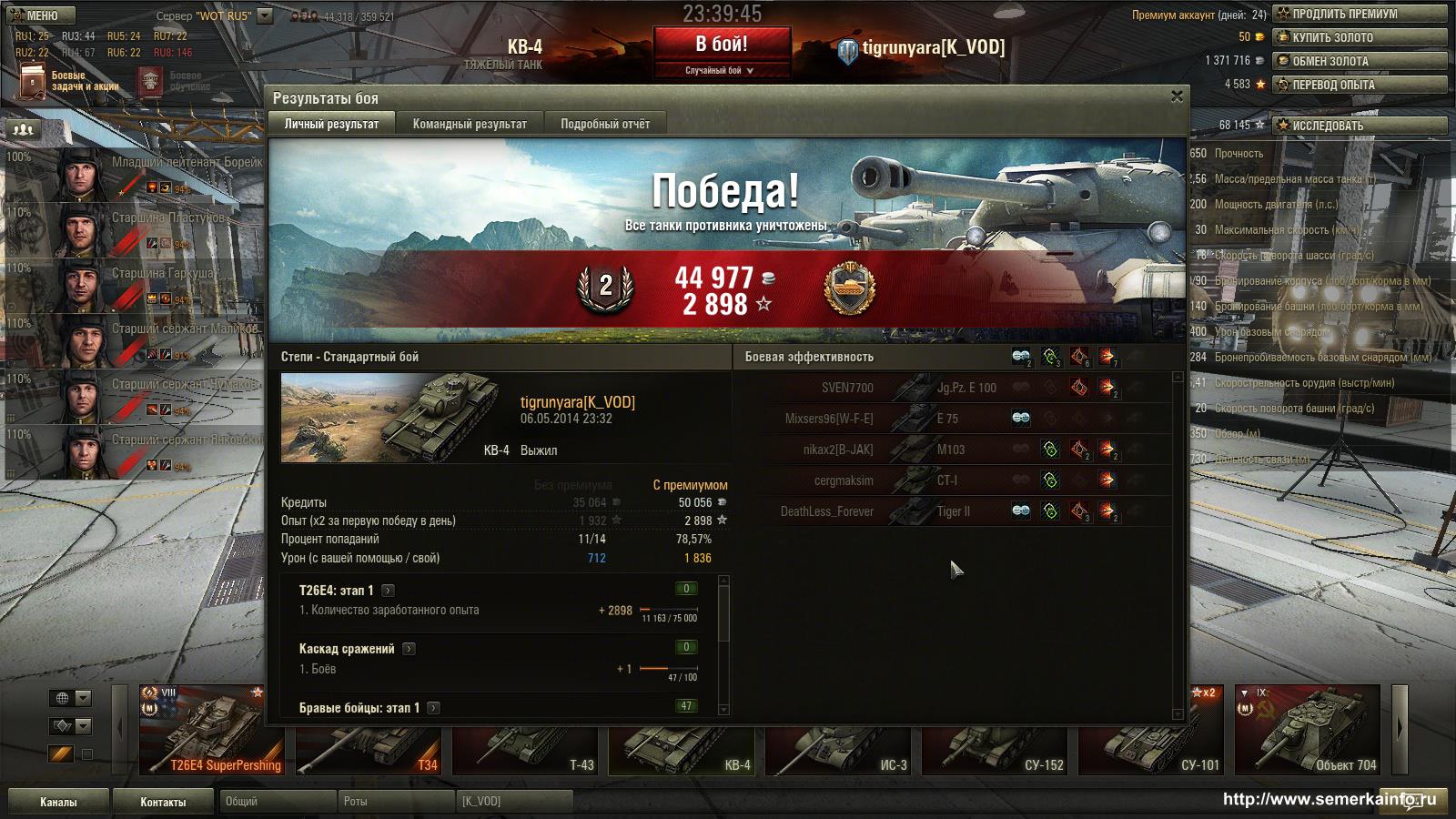Expand the T26E4: этап 1 mission details
The height and width of the screenshot is (819, 1456).
(389, 591)
